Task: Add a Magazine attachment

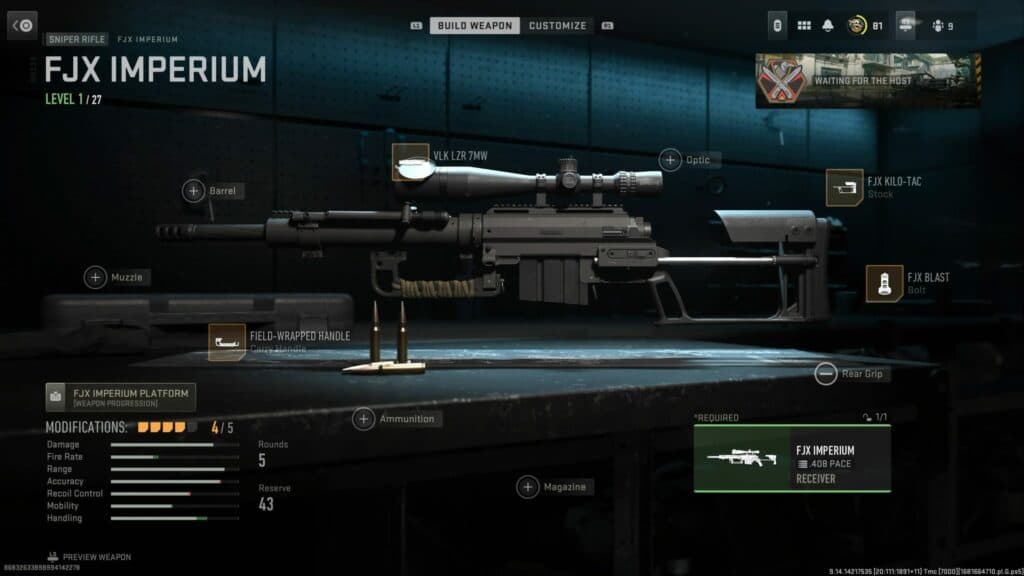Action: [528, 487]
